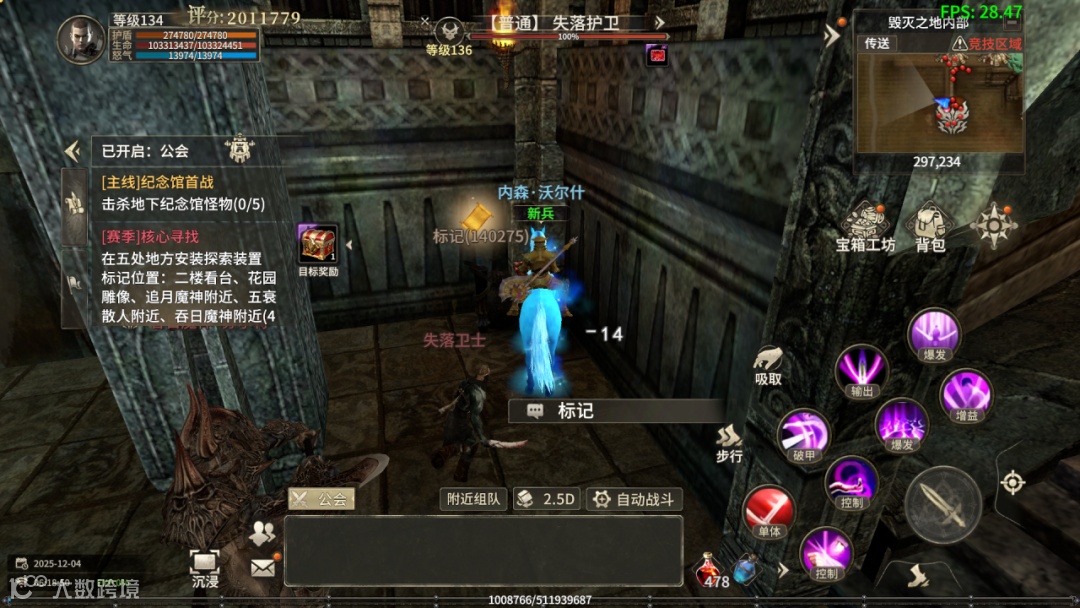Viewport: 1080px width, 608px height.
Task: Open the 背包 backpack
Action: (x=931, y=226)
